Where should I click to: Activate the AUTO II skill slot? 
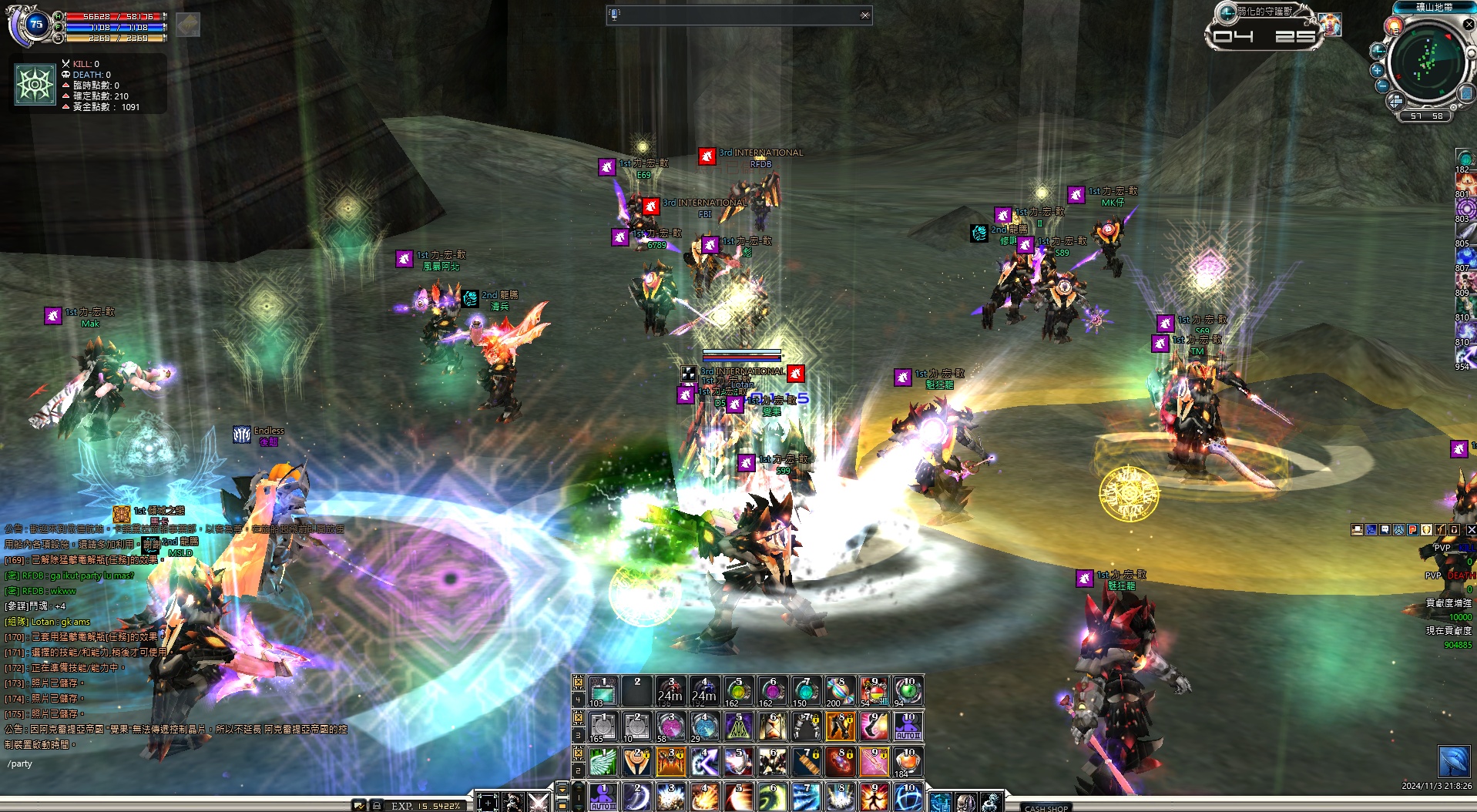(x=908, y=726)
